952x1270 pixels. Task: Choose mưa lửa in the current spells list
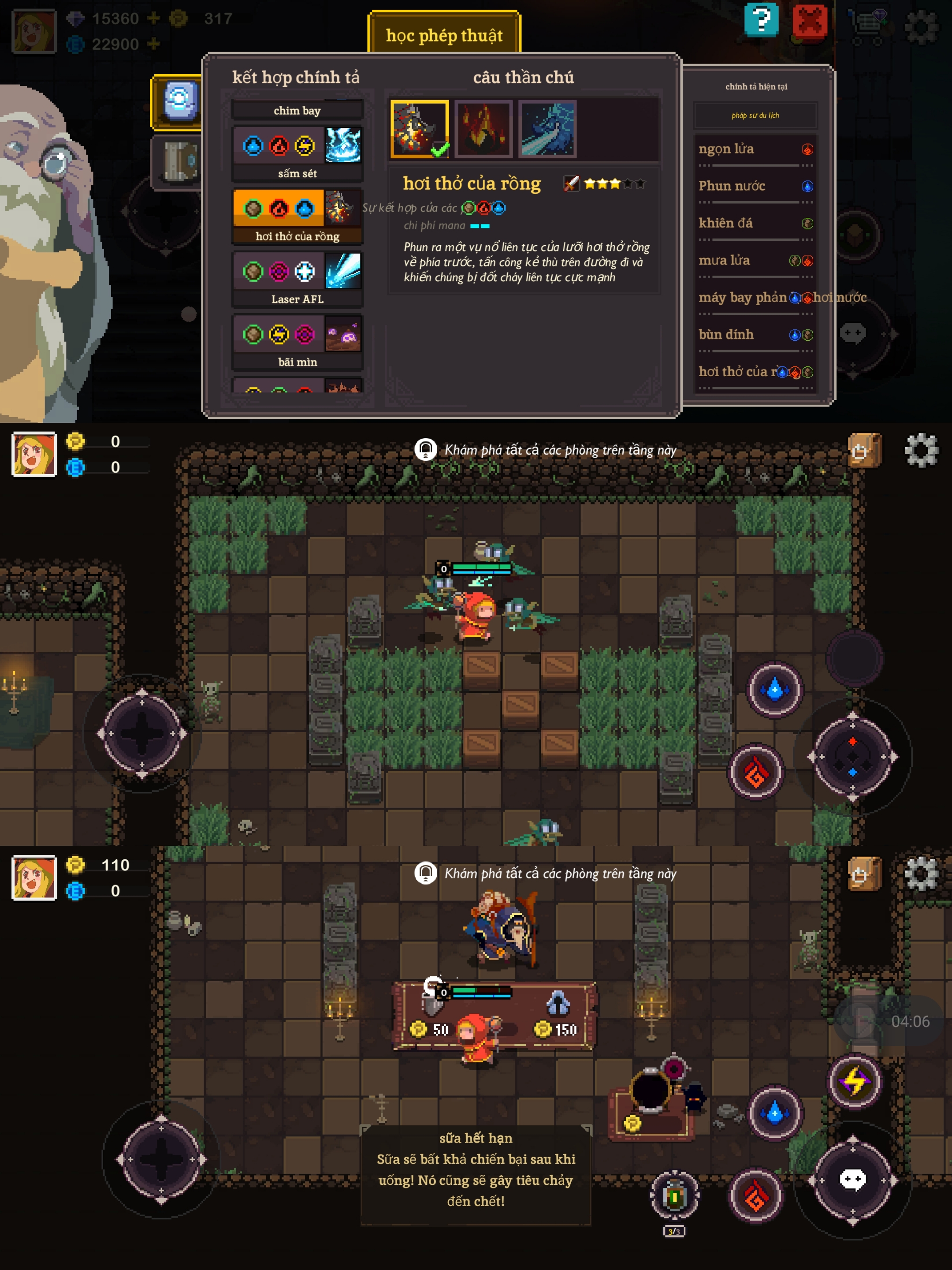(755, 261)
